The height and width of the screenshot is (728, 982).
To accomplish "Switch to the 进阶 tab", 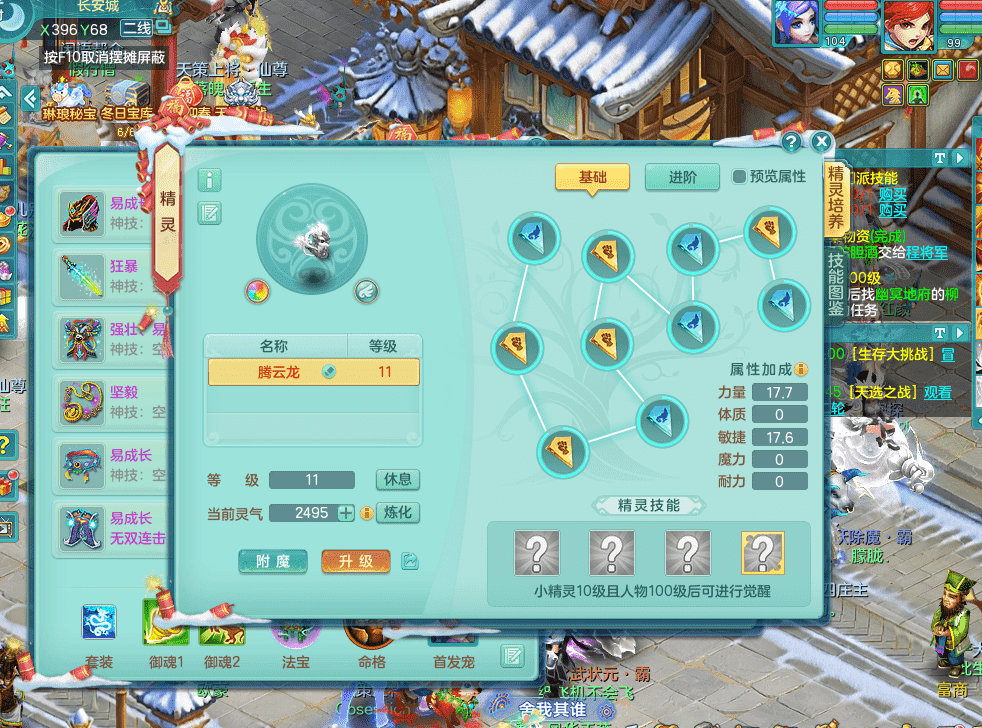I will click(x=682, y=177).
